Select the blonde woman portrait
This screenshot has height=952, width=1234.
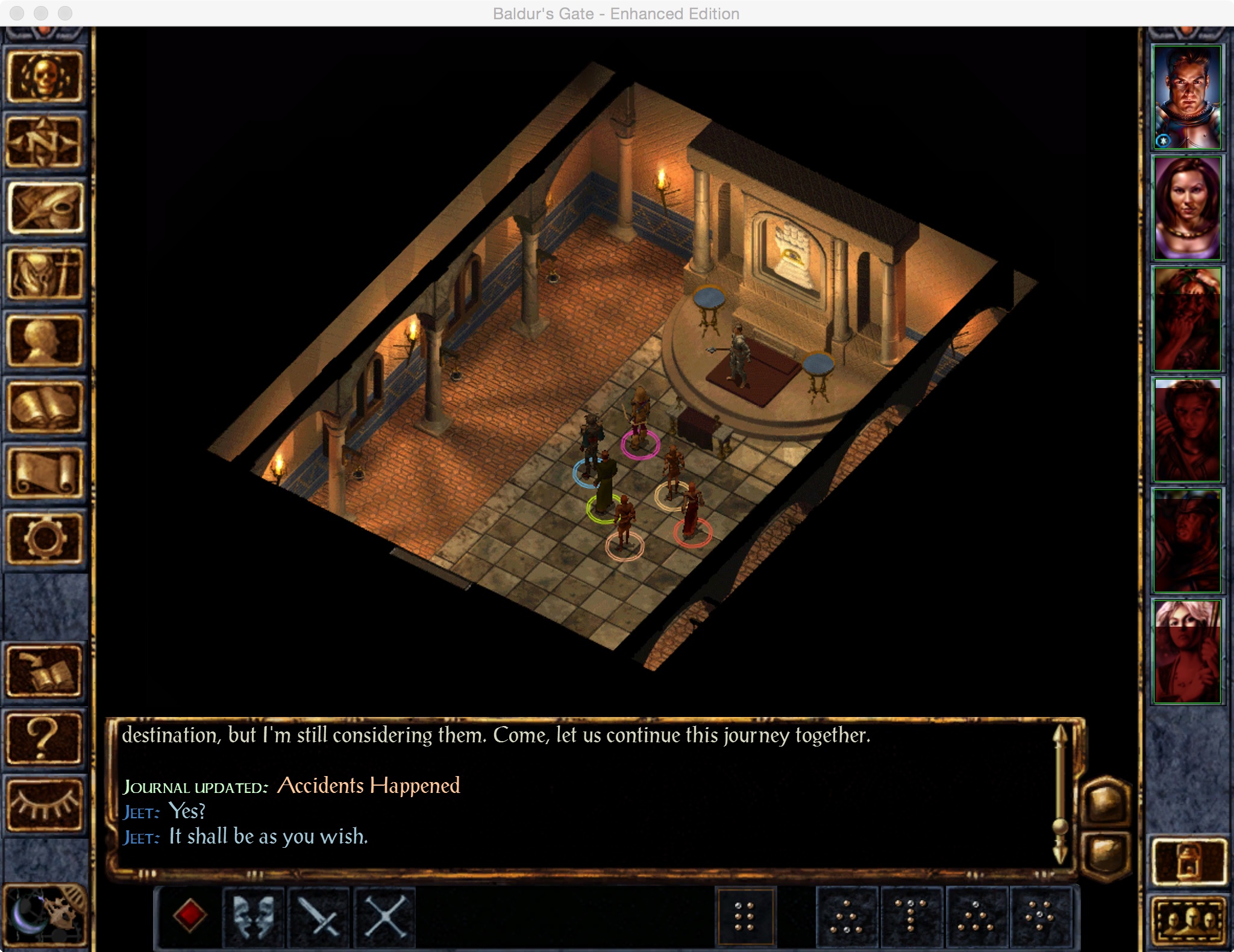(1186, 651)
